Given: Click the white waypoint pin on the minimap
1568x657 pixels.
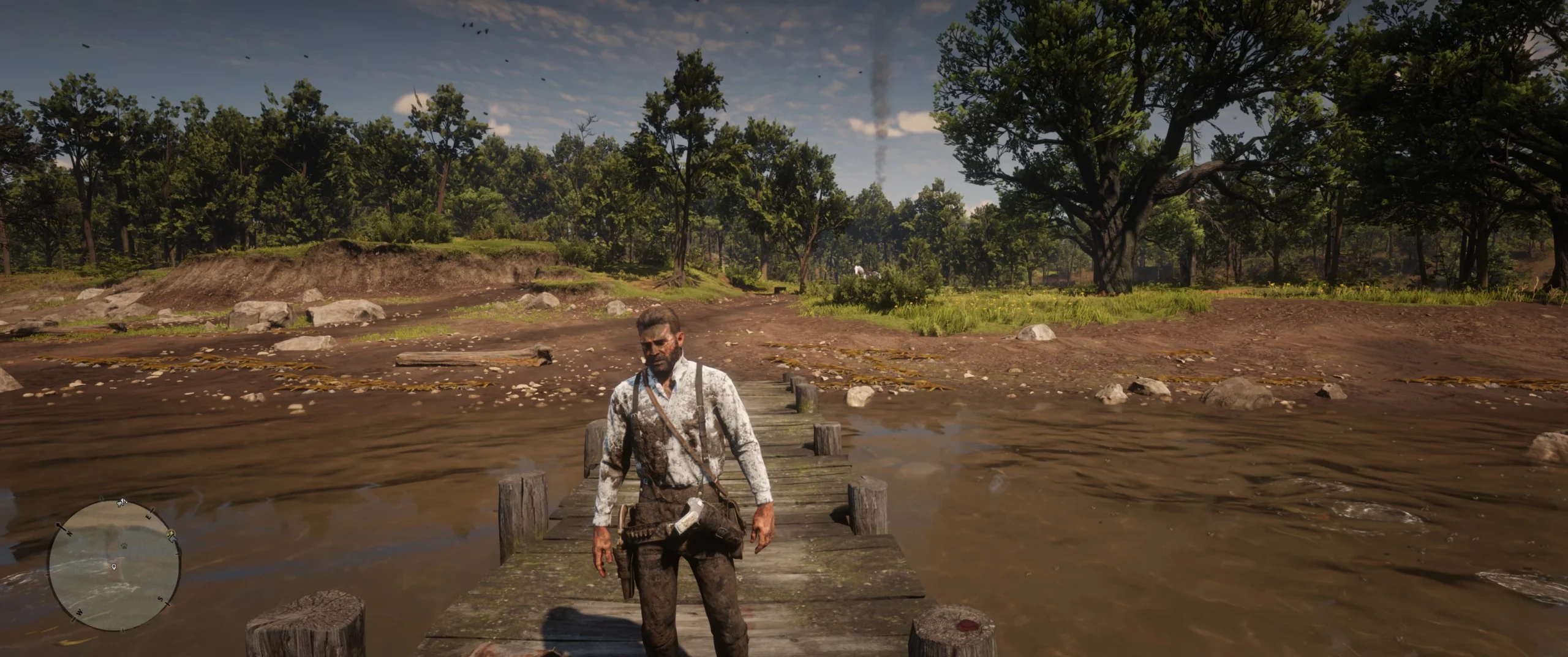Looking at the screenshot, I should [x=113, y=568].
